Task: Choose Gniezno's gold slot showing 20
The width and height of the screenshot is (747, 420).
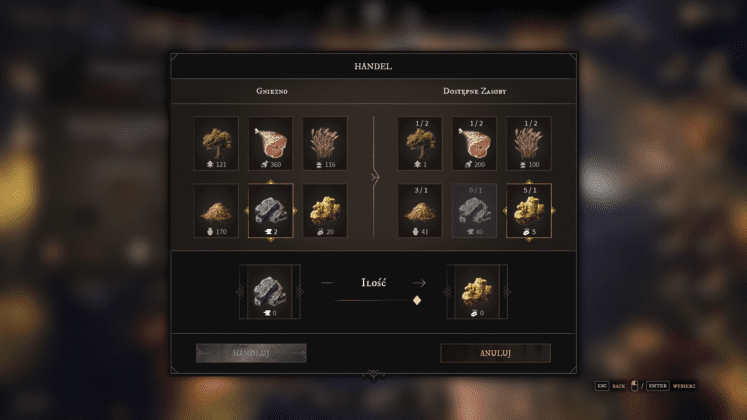Action: coord(325,210)
